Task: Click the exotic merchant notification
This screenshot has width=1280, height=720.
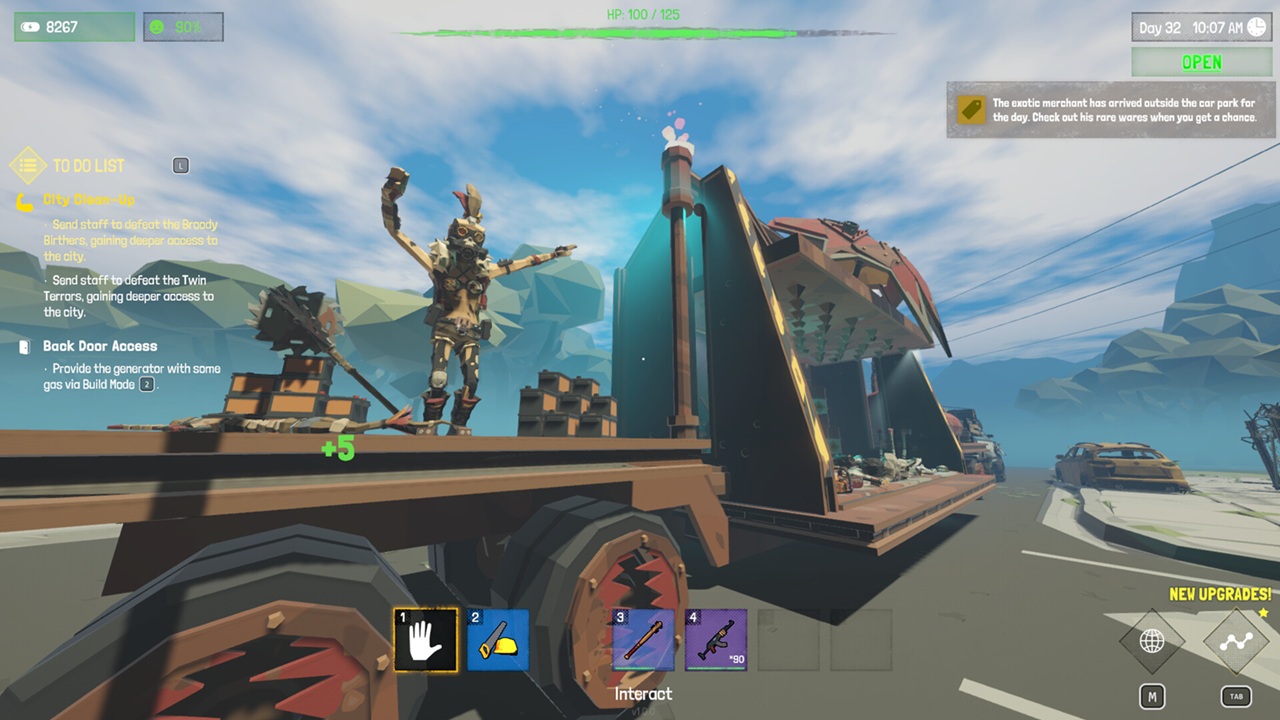Action: pos(1110,110)
